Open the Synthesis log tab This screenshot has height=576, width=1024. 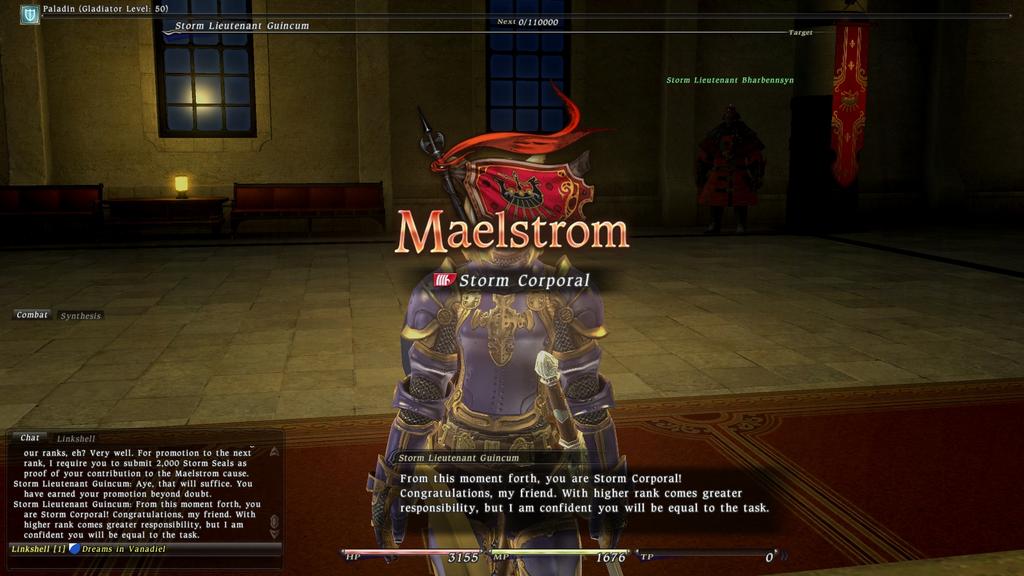(80, 316)
